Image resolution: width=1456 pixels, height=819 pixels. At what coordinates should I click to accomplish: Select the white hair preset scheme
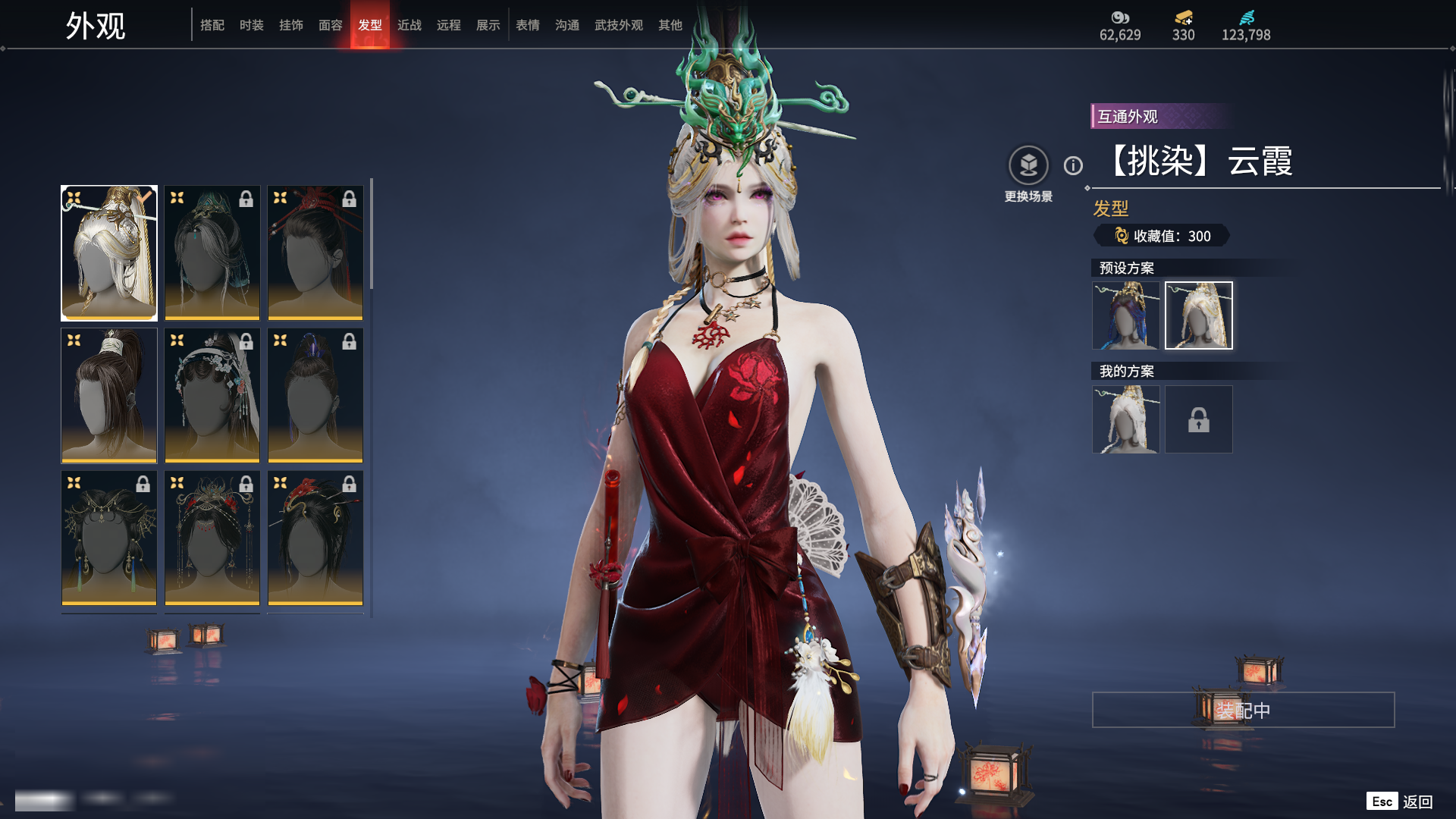click(x=1198, y=315)
